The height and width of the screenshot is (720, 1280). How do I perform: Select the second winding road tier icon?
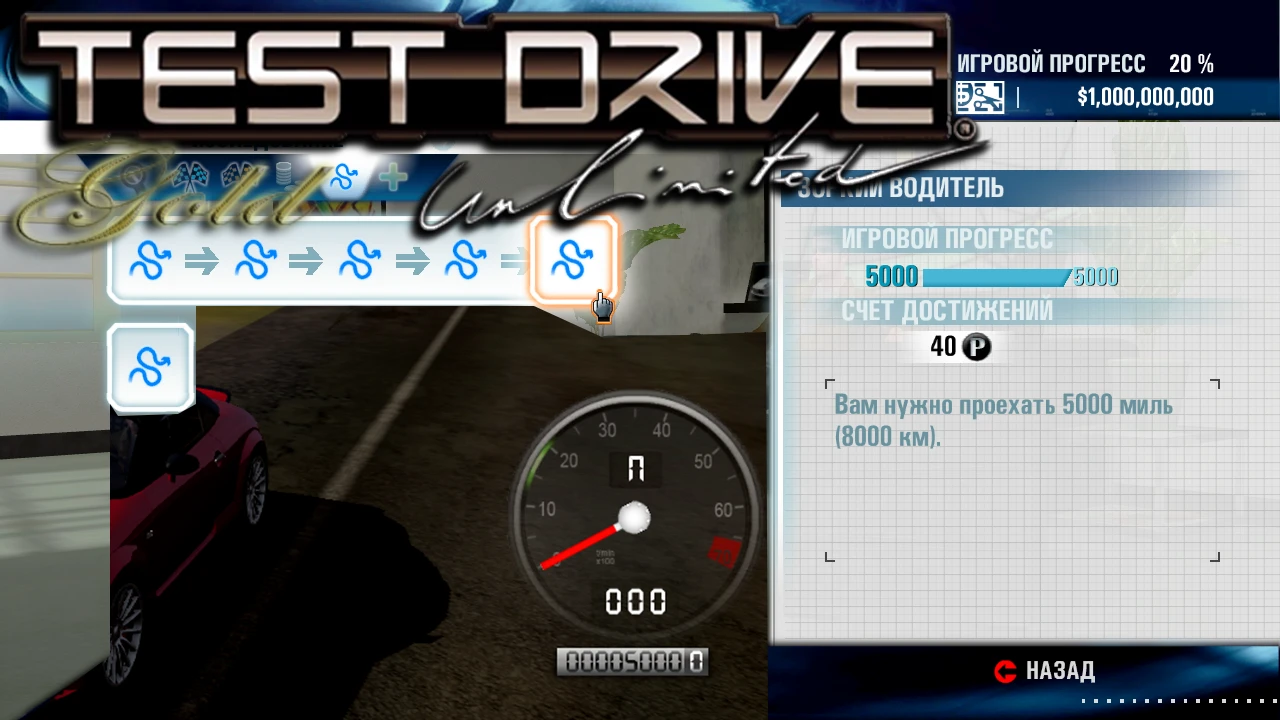pyautogui.click(x=255, y=261)
